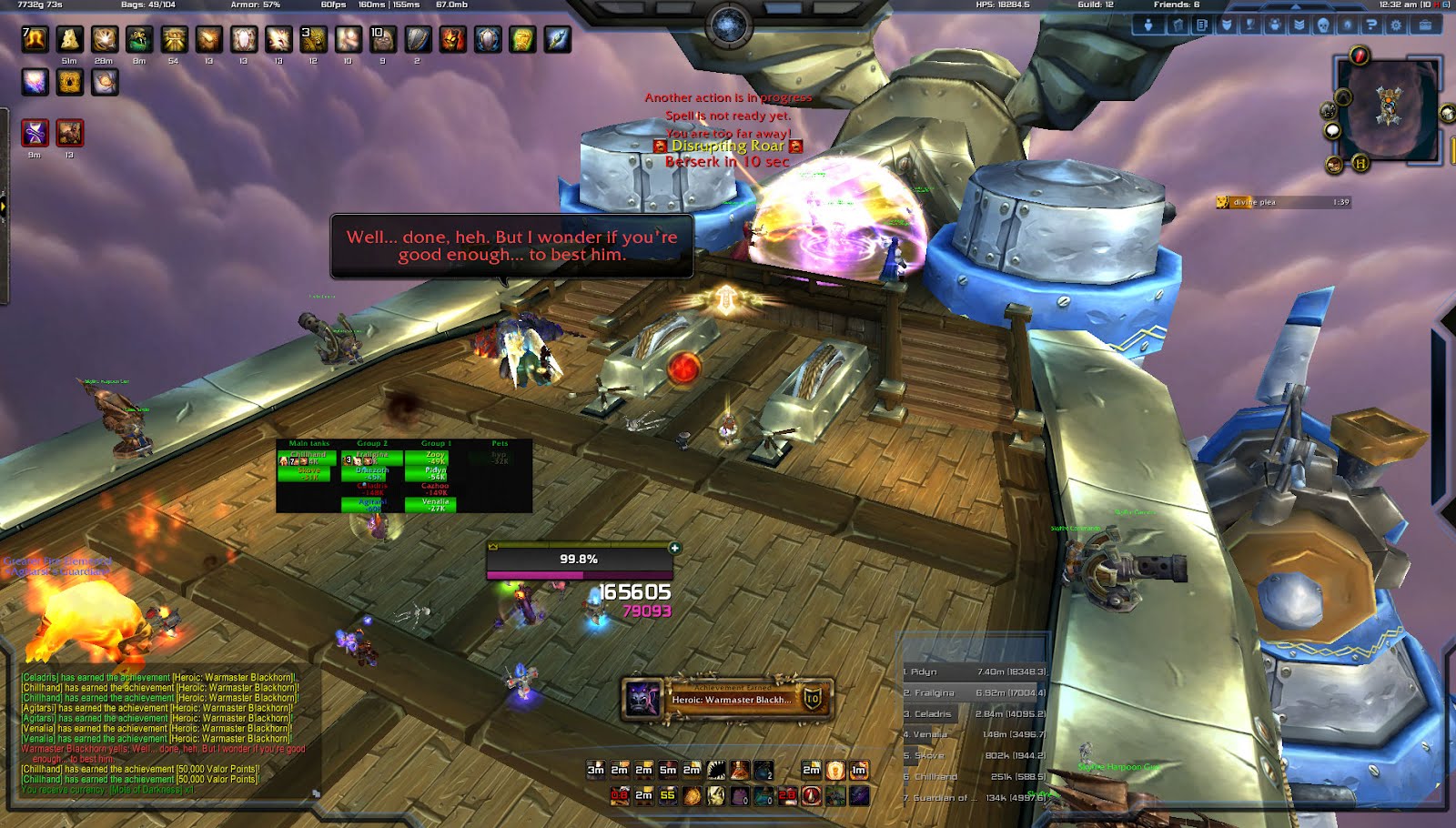Select Agitarsi's raid frame in Group 2
Image resolution: width=1456 pixels, height=828 pixels.
pos(371,504)
